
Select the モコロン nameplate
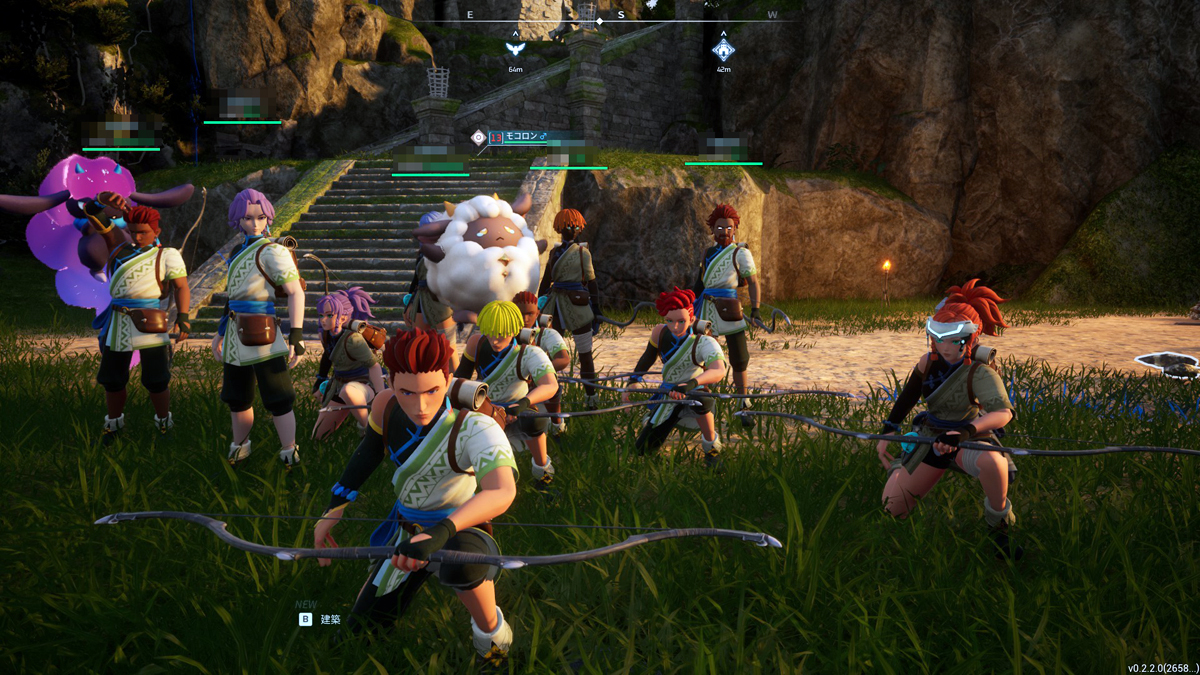520,137
